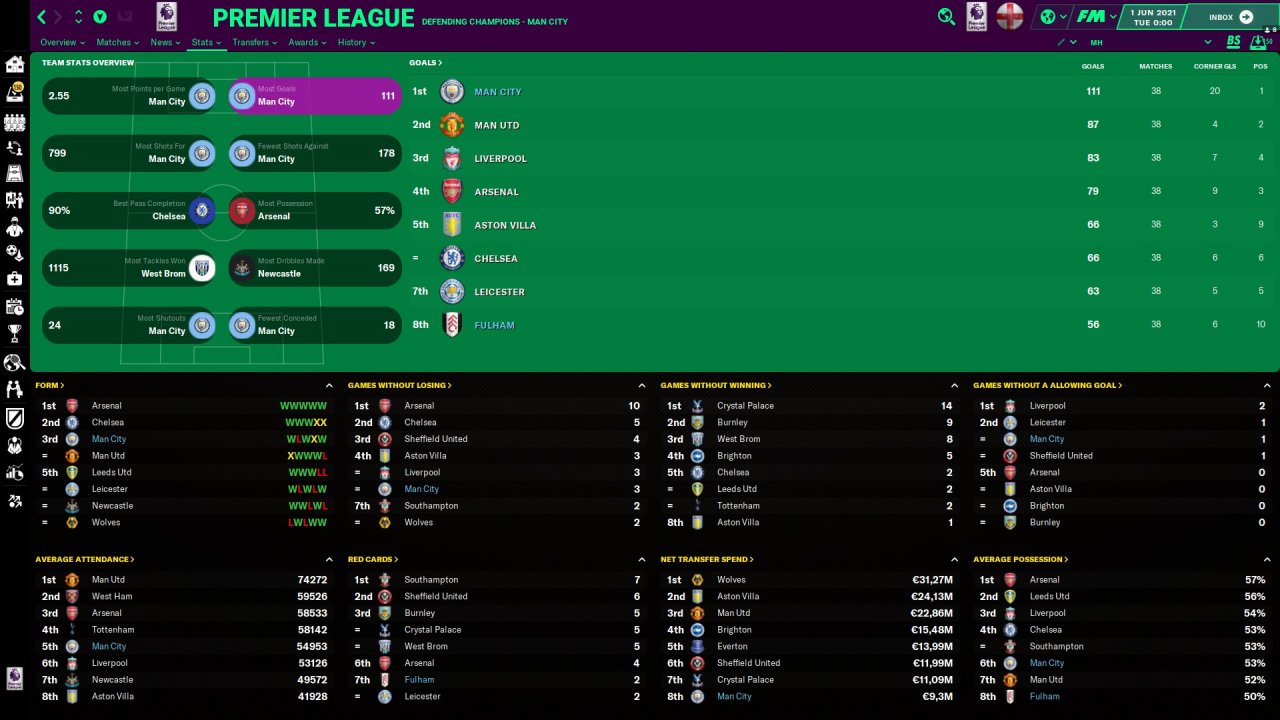The width and height of the screenshot is (1280, 720).
Task: Select the Awards tab
Action: click(x=306, y=43)
